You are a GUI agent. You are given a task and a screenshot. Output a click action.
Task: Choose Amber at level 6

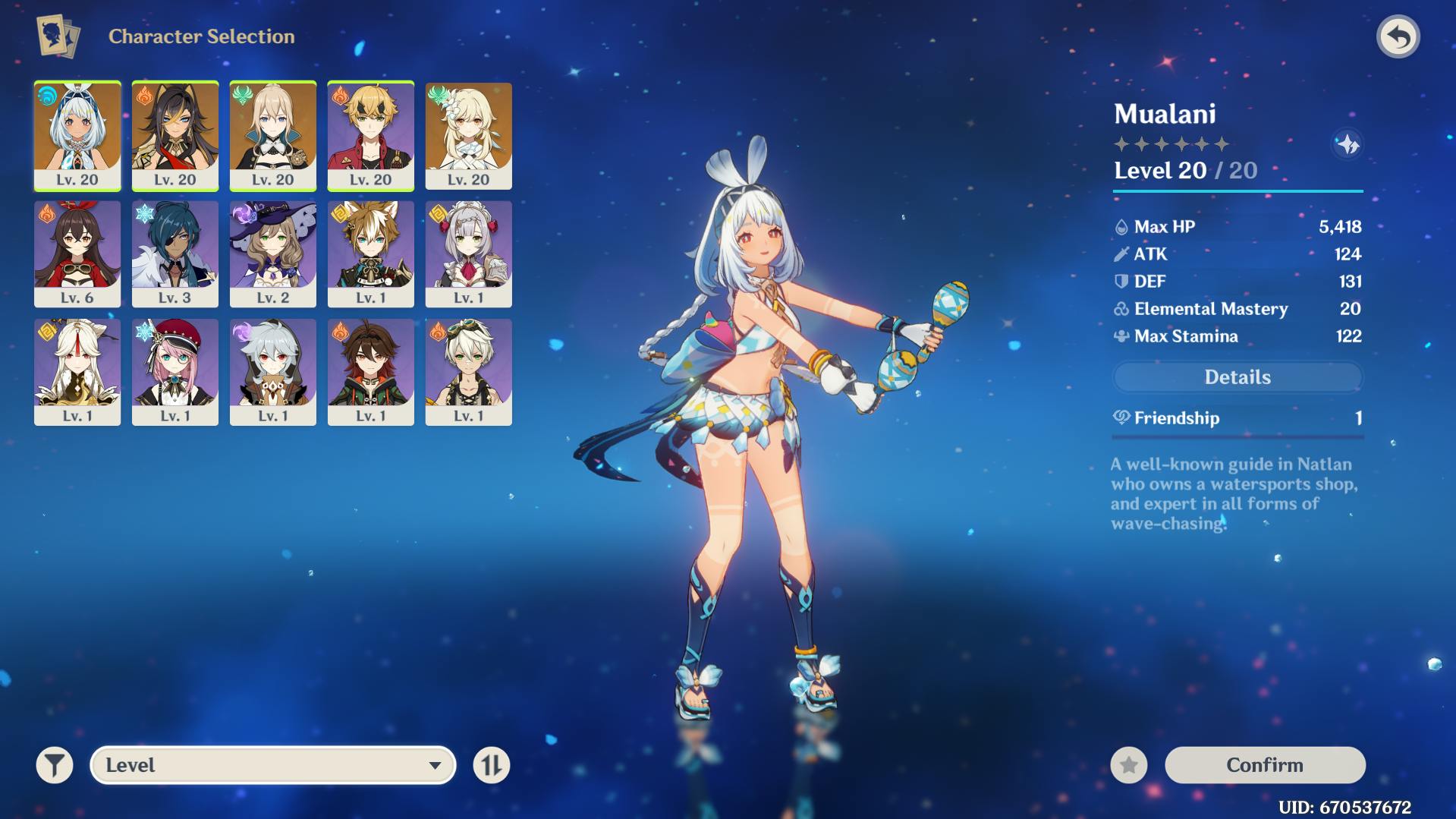77,254
